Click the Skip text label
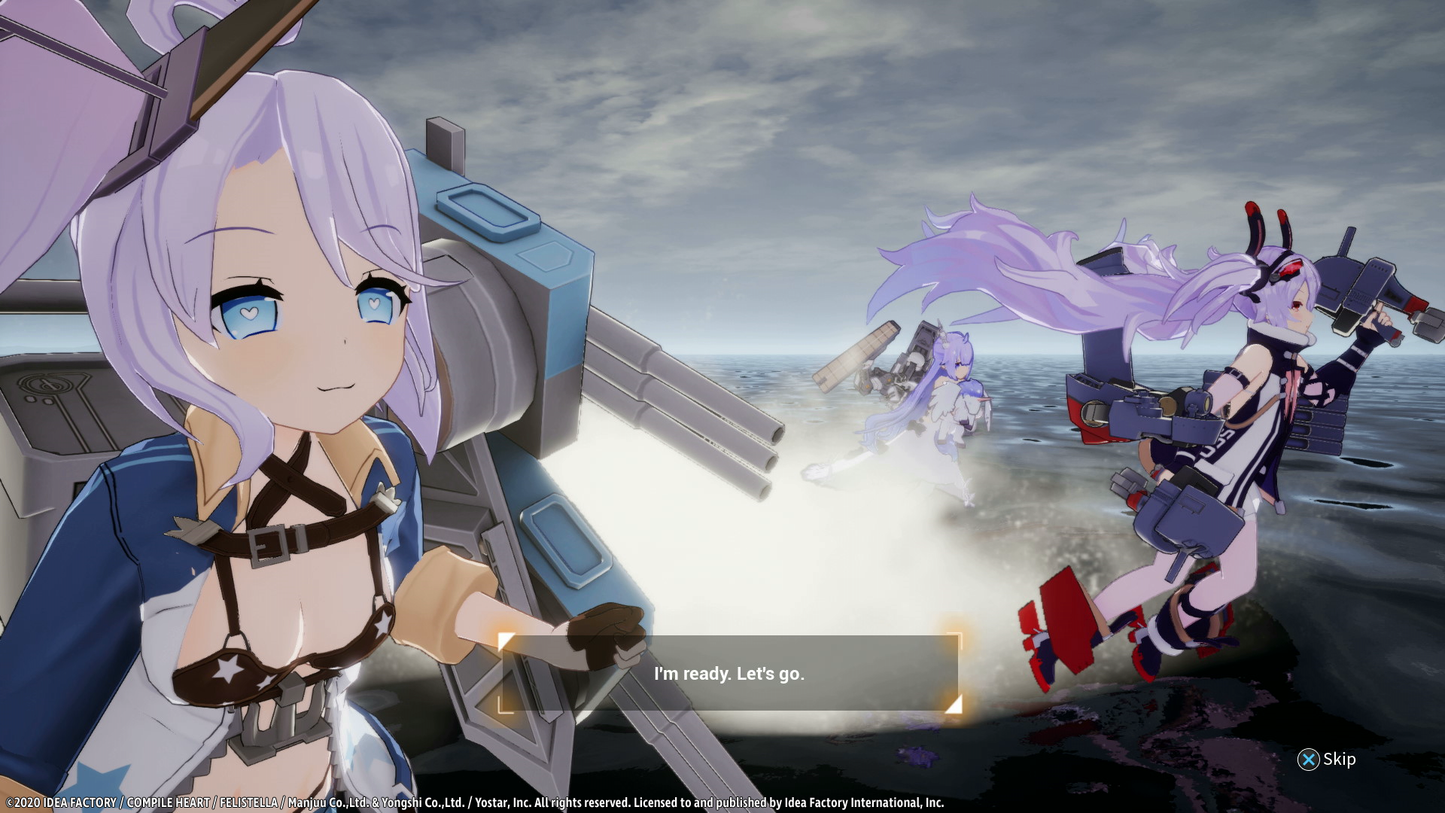This screenshot has height=813, width=1445. (x=1339, y=760)
